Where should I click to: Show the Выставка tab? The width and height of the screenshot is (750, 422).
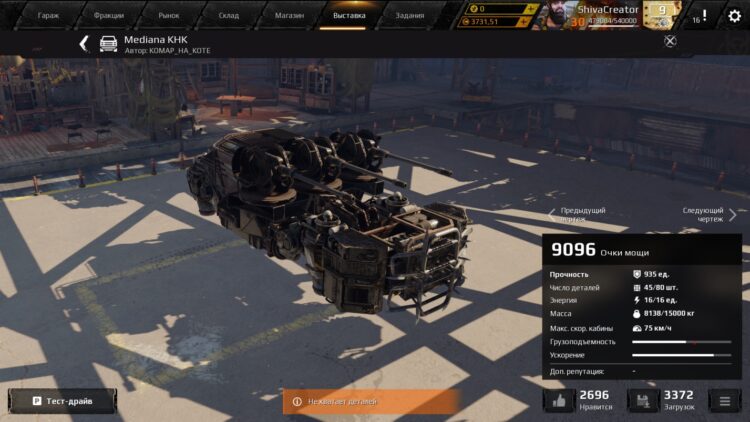click(349, 15)
